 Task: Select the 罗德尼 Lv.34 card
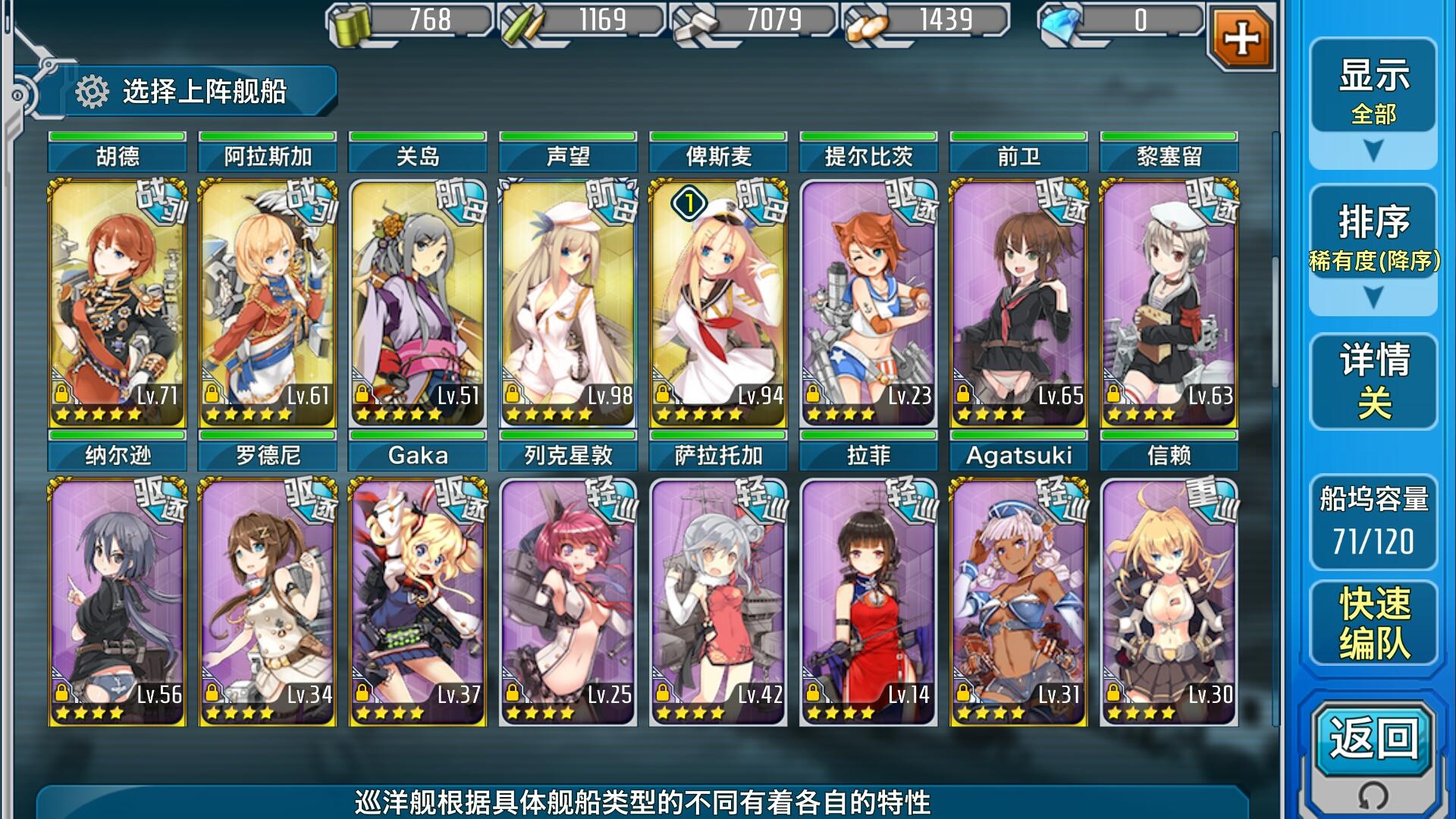point(268,602)
